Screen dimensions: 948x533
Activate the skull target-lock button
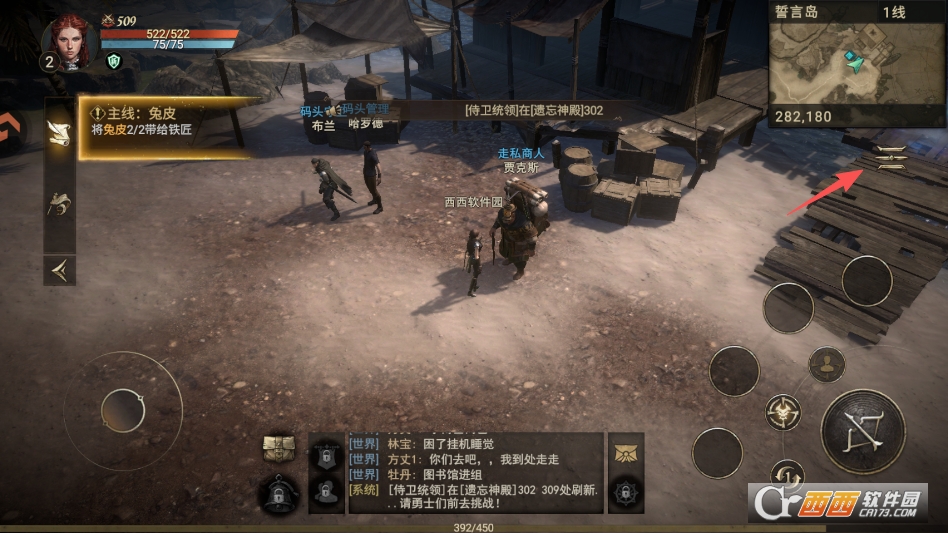(x=783, y=411)
